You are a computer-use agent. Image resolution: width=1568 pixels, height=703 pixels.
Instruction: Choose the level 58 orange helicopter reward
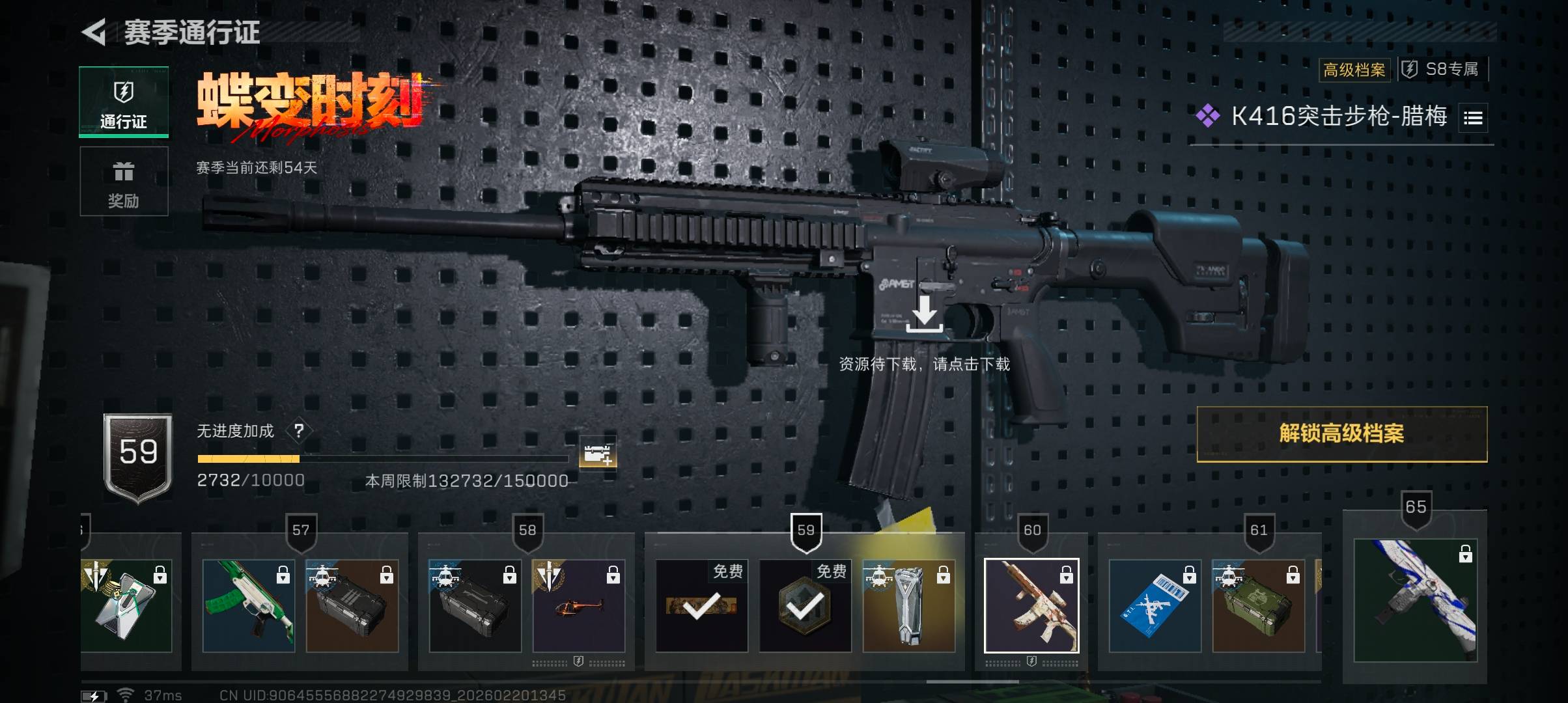point(579,605)
